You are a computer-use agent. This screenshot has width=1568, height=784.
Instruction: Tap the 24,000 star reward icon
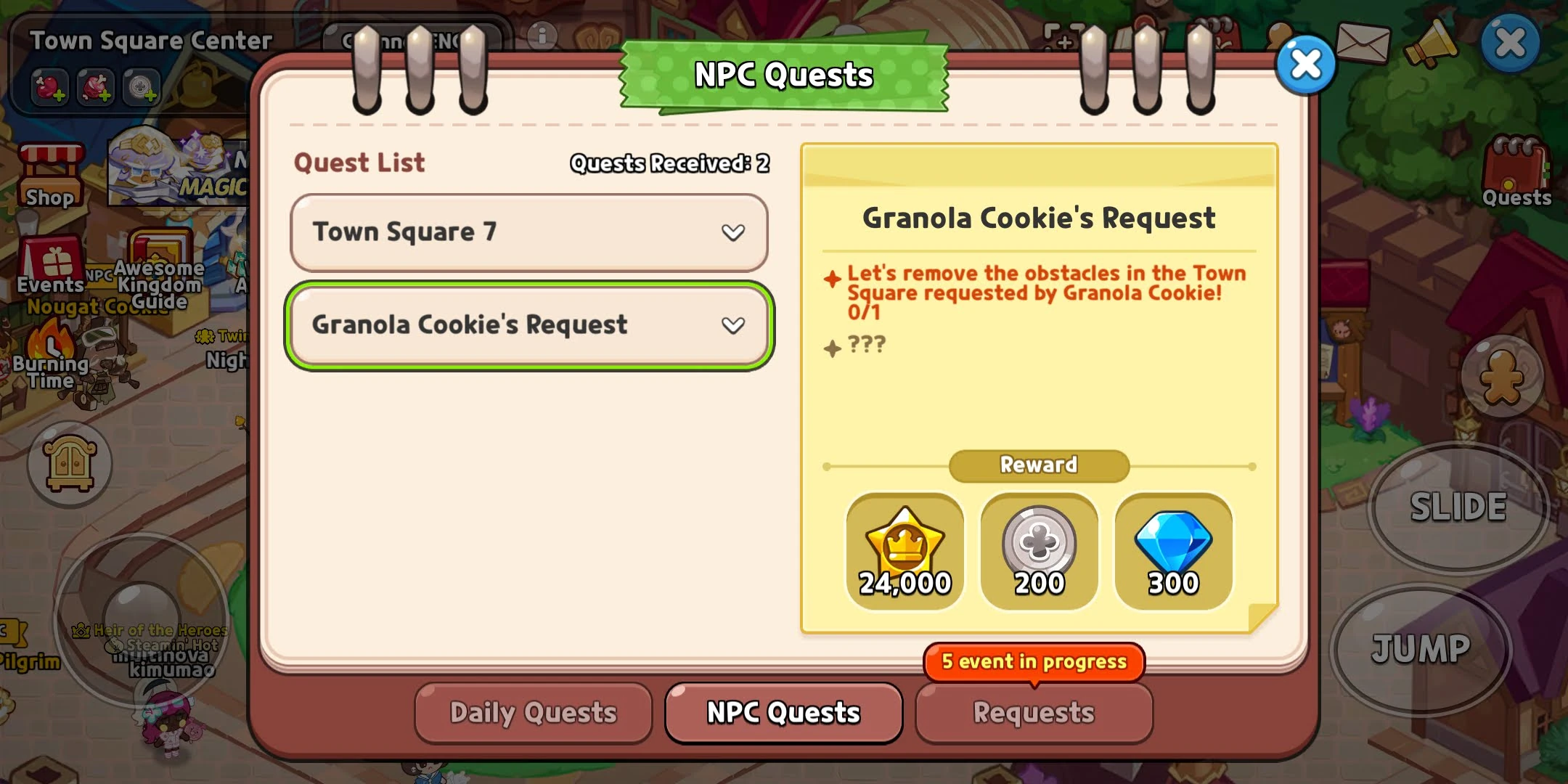click(x=905, y=552)
